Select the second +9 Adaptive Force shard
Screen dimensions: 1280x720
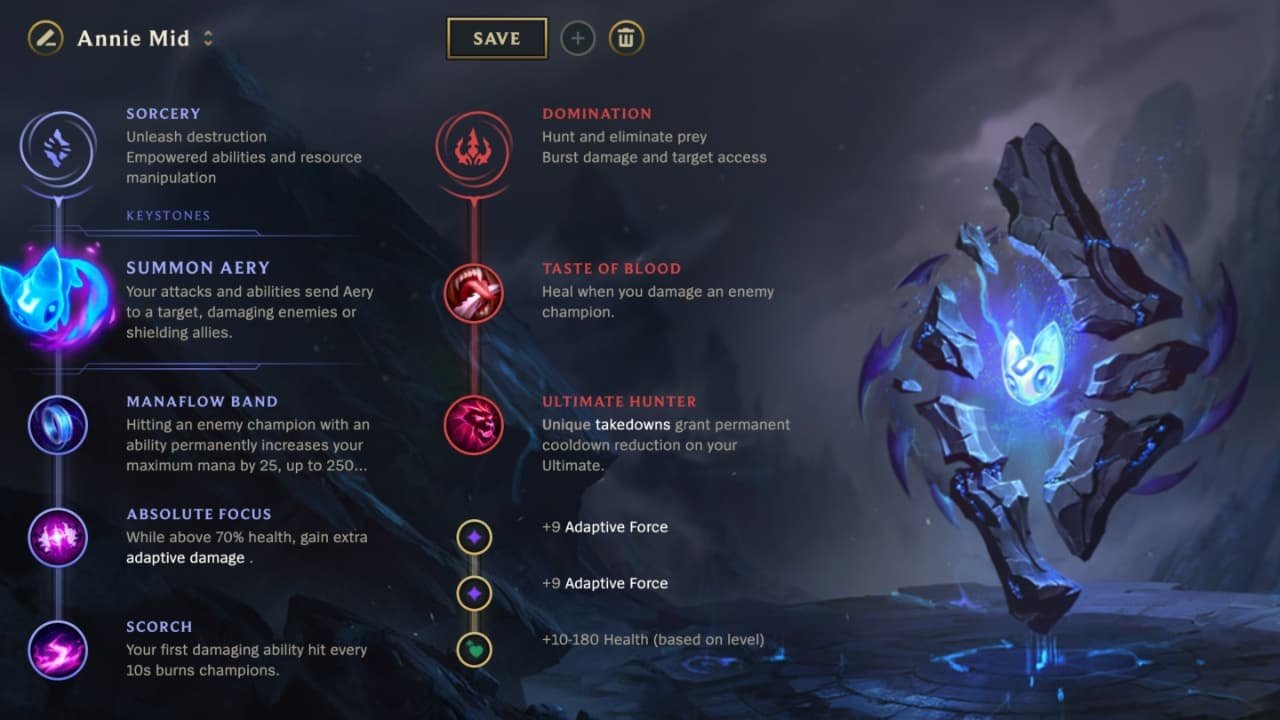473,592
